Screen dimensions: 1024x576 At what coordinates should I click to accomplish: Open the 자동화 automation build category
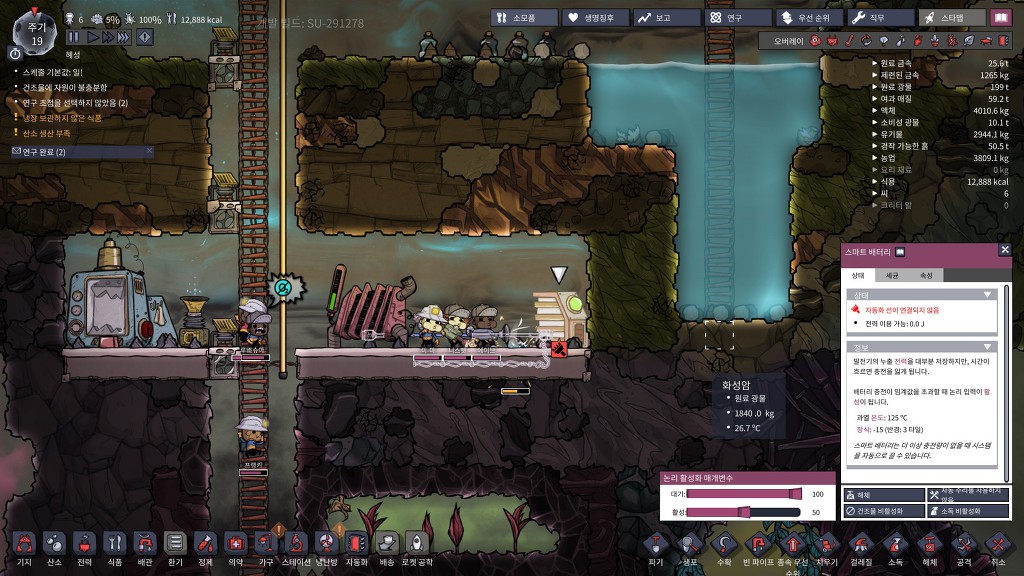[x=357, y=544]
